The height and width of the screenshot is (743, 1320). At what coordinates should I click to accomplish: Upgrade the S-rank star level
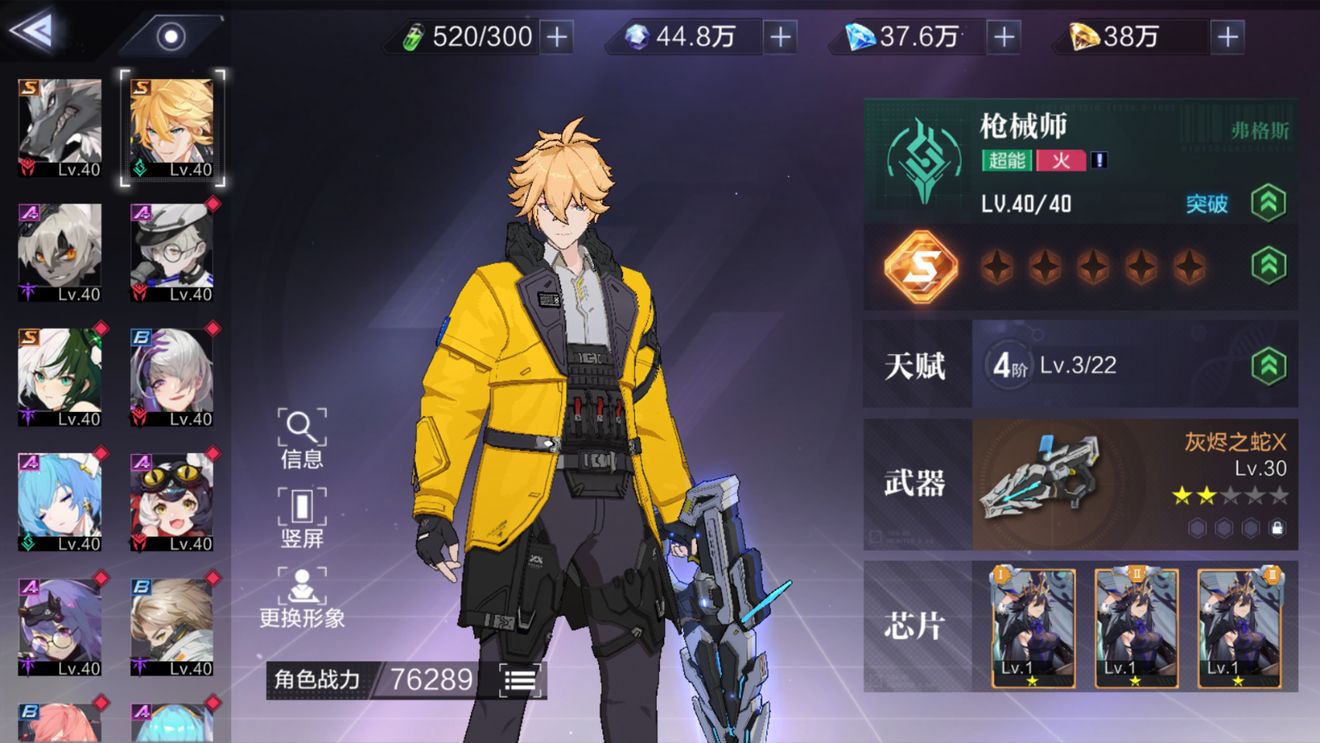[x=1268, y=266]
